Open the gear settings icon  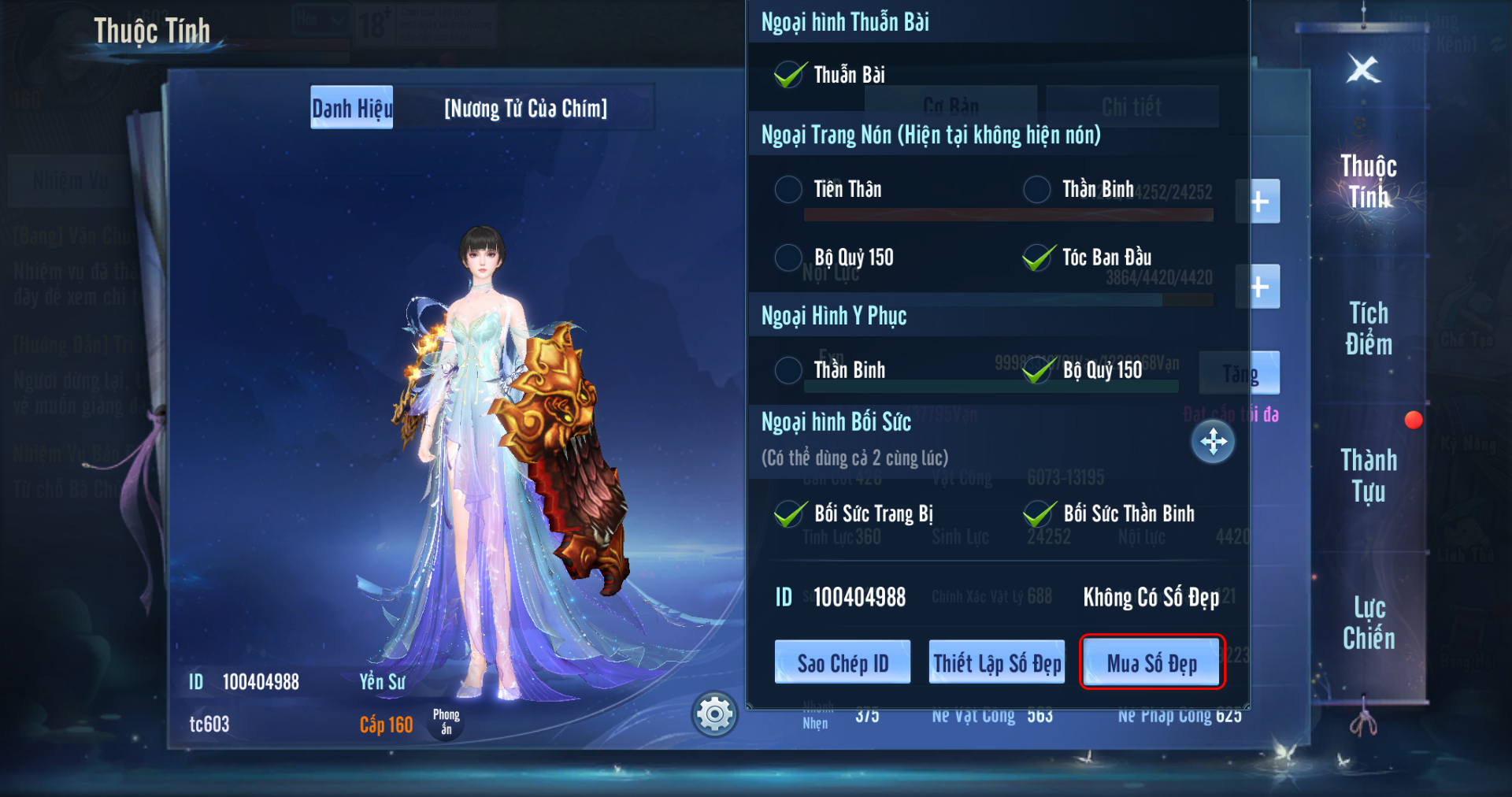click(714, 714)
